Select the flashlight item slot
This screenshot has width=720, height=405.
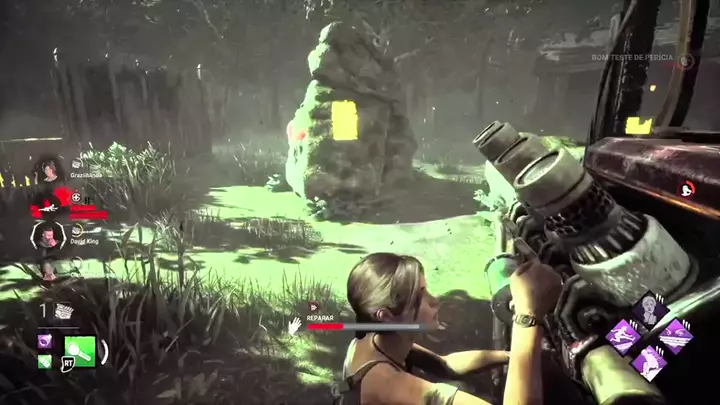tap(79, 350)
